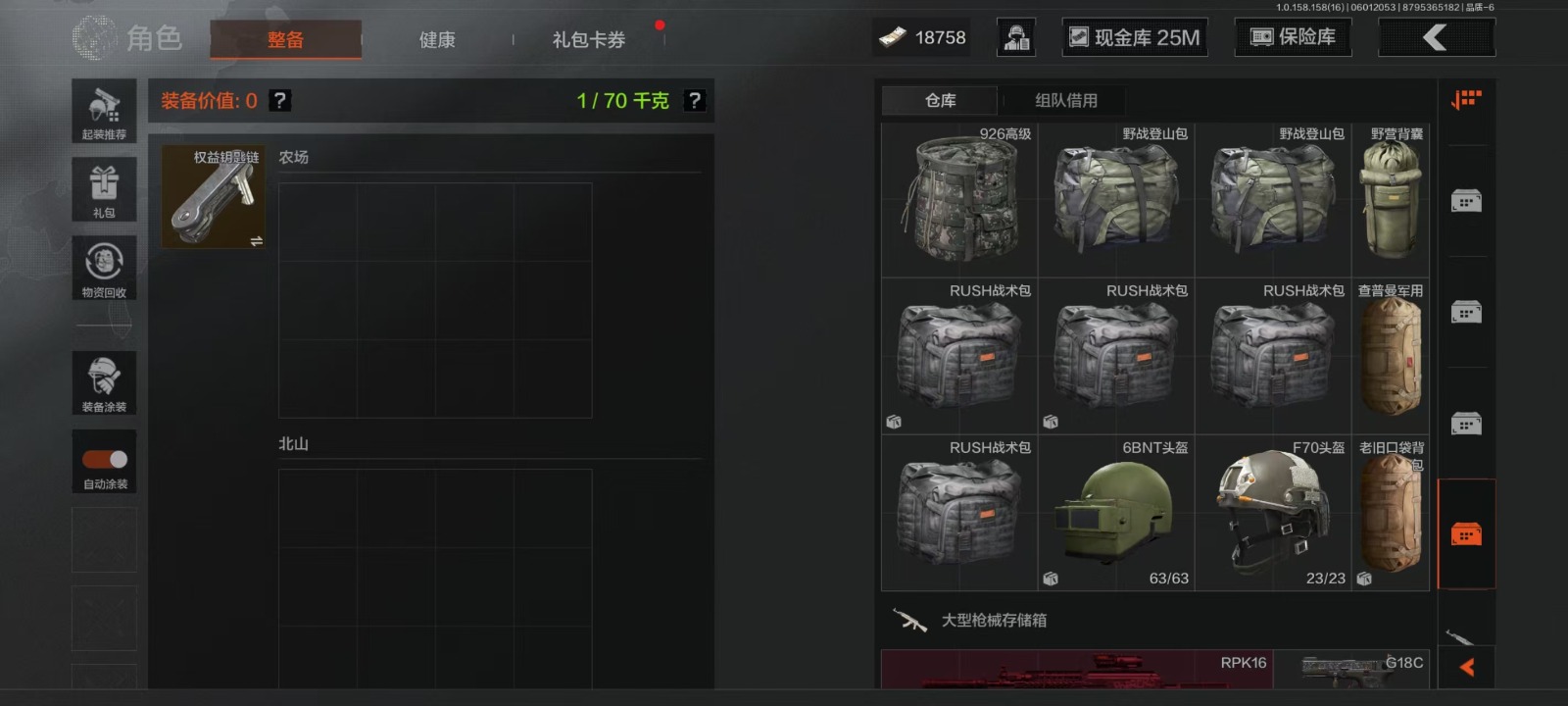Open 起装推荐 loadout recommendations
The width and height of the screenshot is (1568, 706).
(x=104, y=111)
